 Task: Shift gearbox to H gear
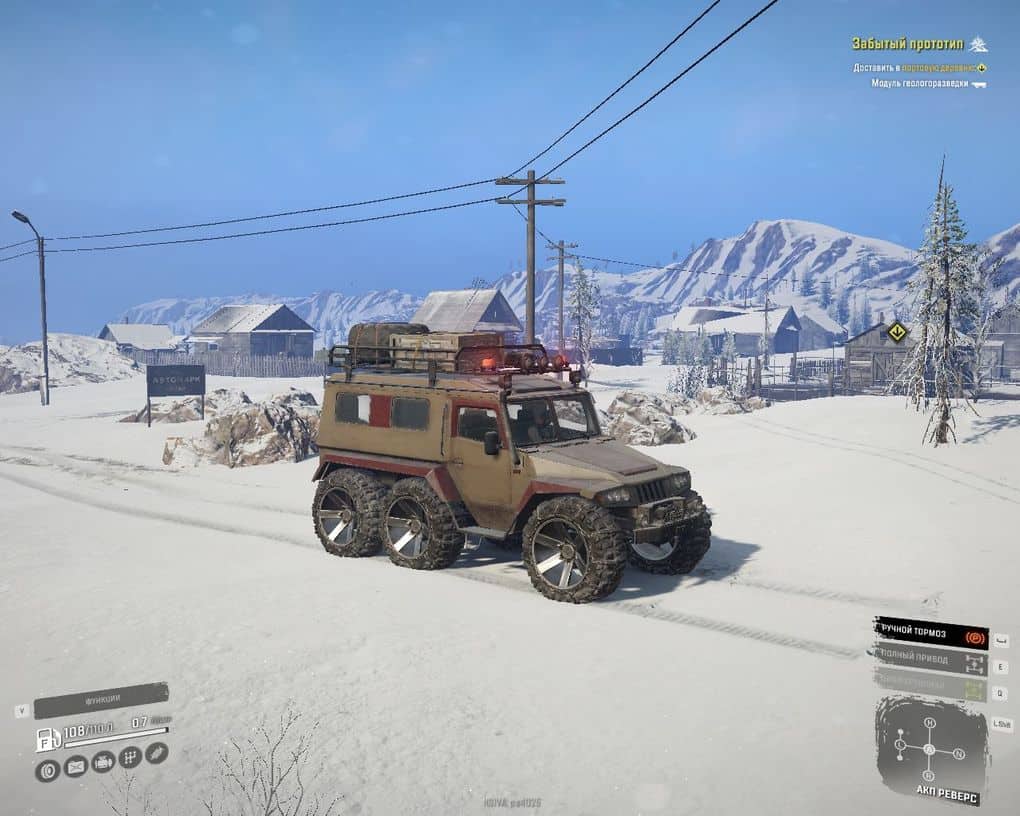click(x=929, y=723)
